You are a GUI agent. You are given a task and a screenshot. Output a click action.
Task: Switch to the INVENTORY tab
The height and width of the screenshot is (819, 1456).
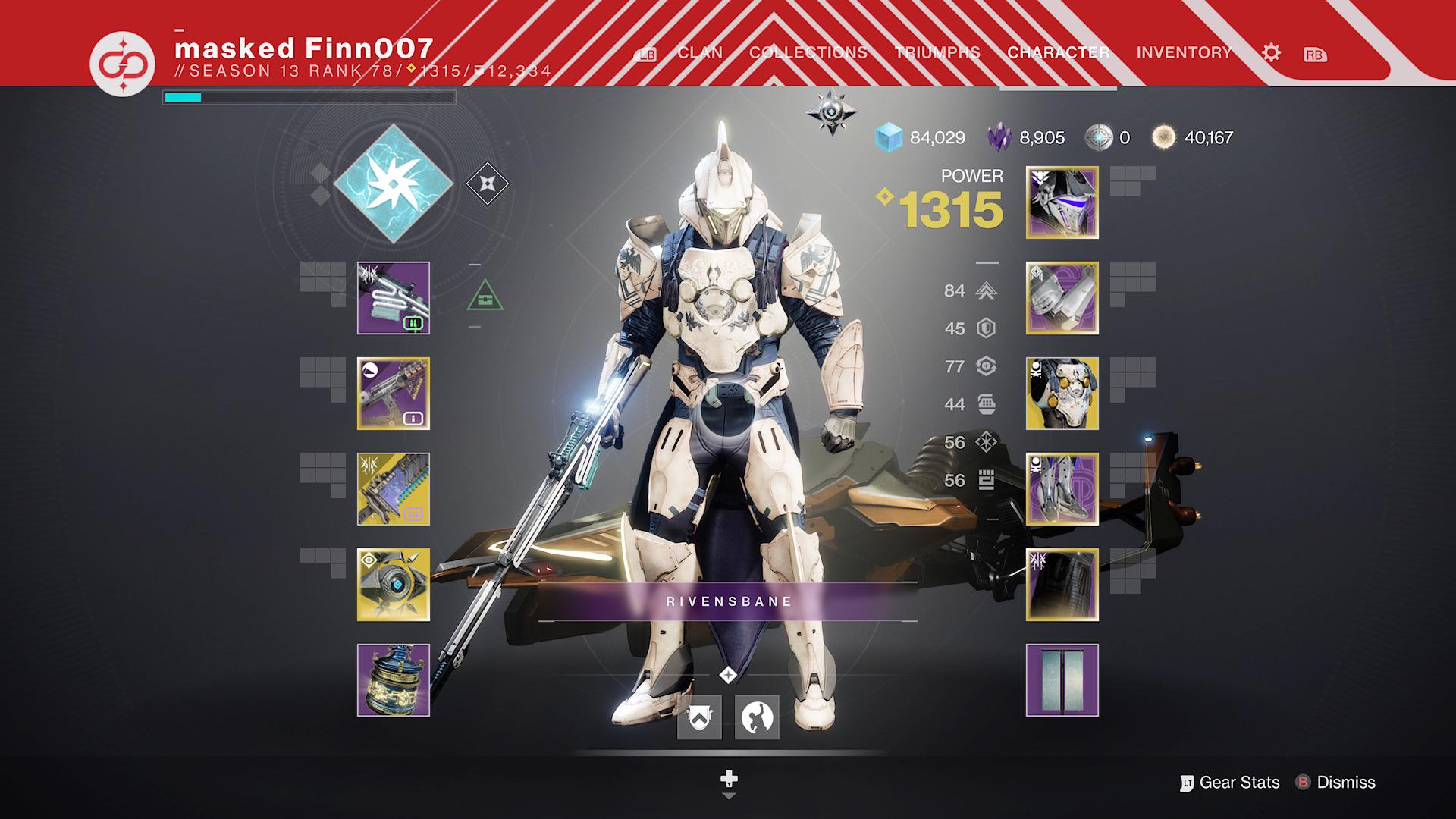1183,52
